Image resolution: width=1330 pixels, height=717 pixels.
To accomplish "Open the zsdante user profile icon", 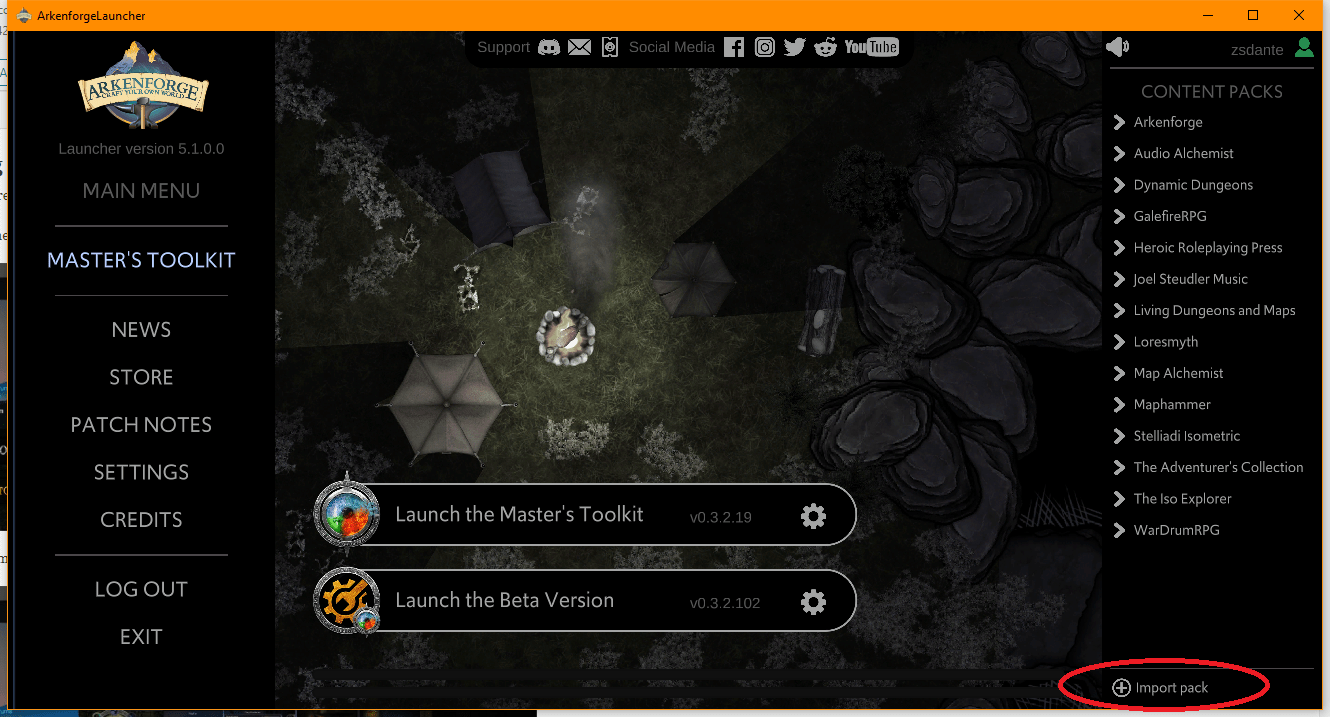I will (1303, 47).
